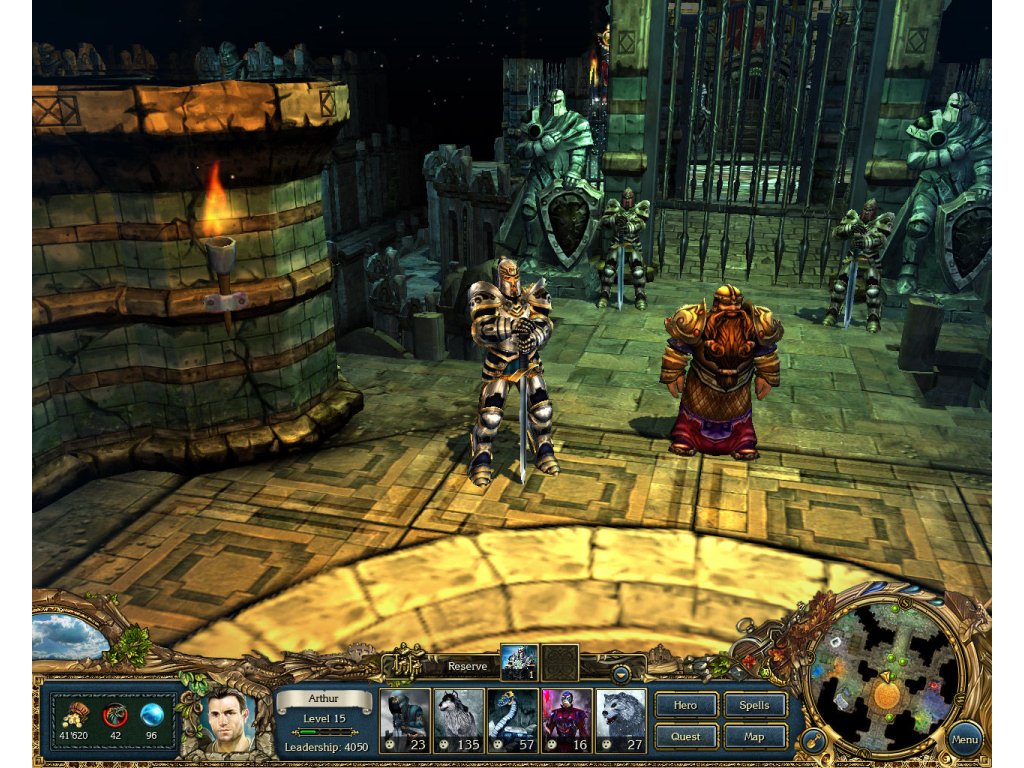This screenshot has width=1024, height=768.
Task: Select the knight unit in the Reserve slot
Action: (x=519, y=663)
